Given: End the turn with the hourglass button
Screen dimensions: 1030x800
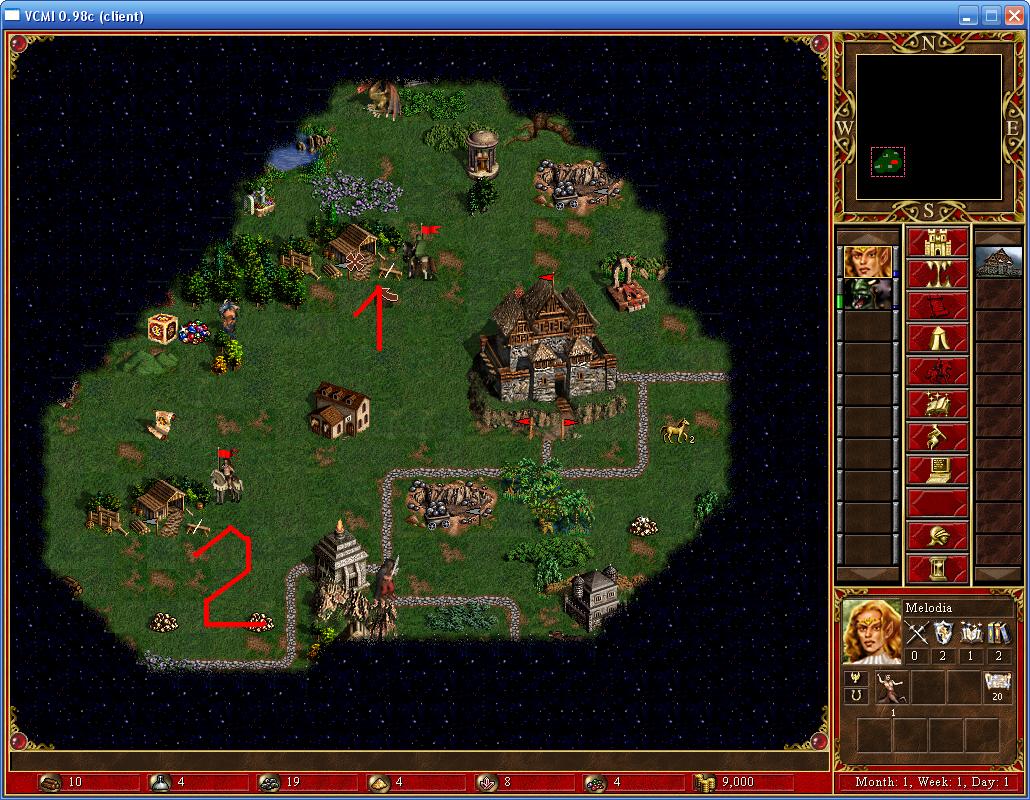Looking at the screenshot, I should pos(937,568).
